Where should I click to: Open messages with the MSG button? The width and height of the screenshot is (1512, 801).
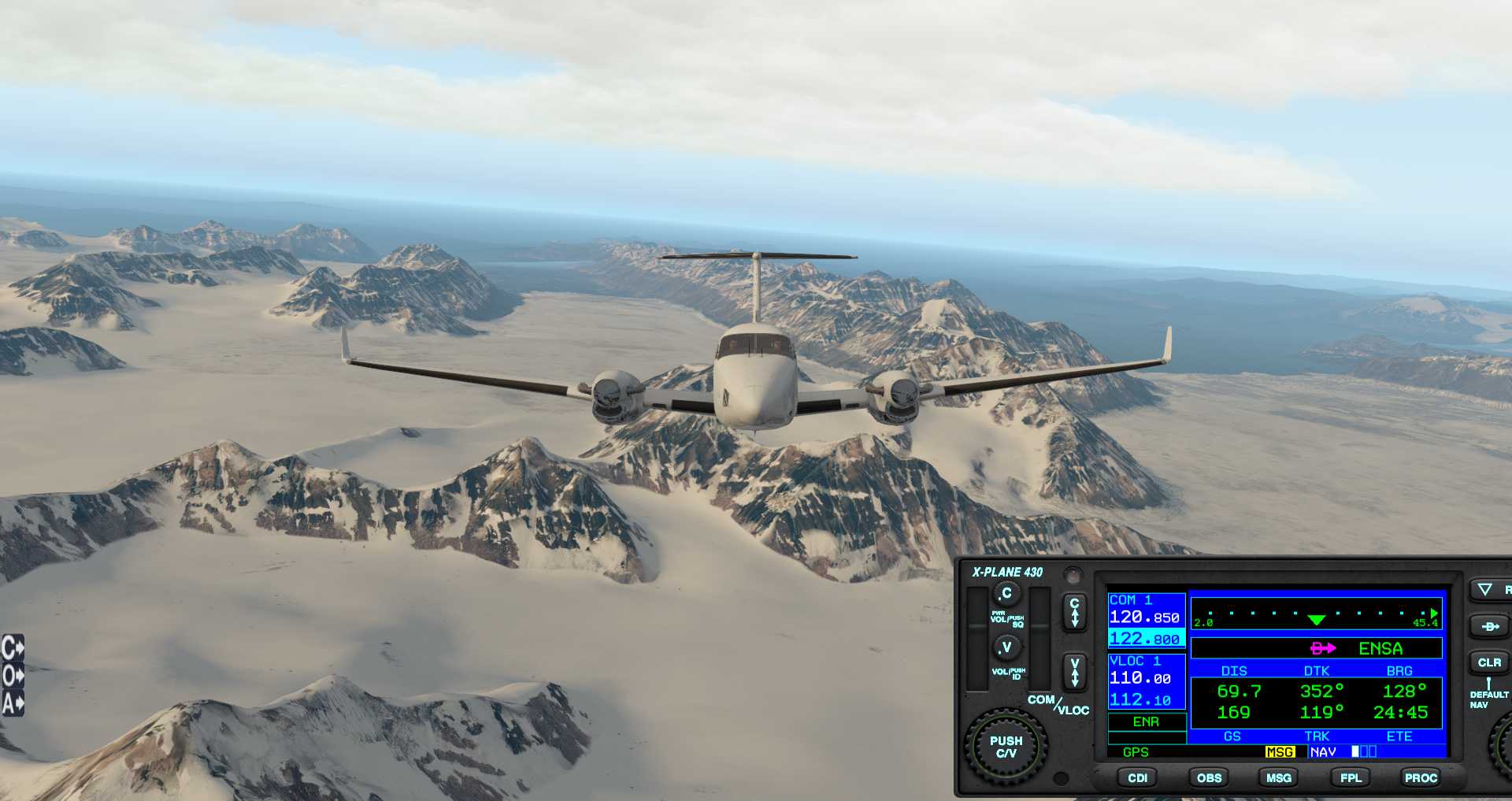pos(1278,777)
